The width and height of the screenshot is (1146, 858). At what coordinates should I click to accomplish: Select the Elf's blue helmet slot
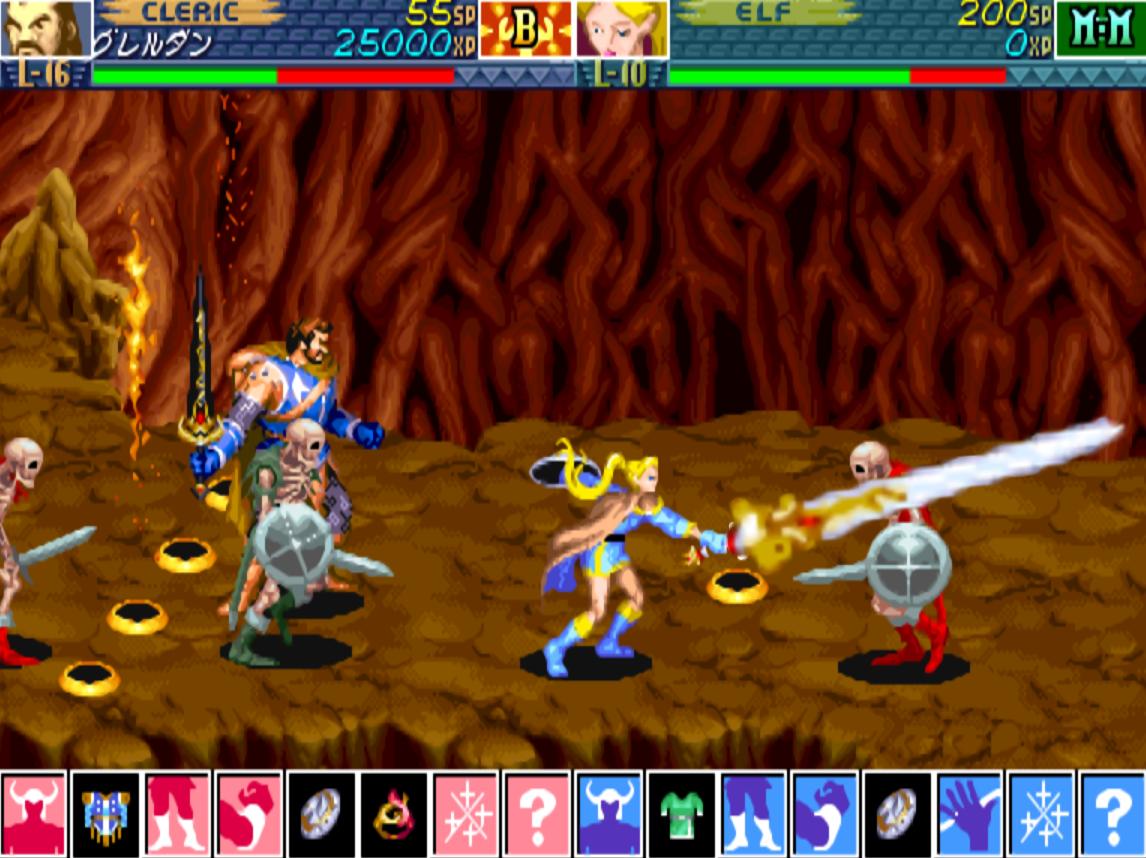click(x=609, y=814)
